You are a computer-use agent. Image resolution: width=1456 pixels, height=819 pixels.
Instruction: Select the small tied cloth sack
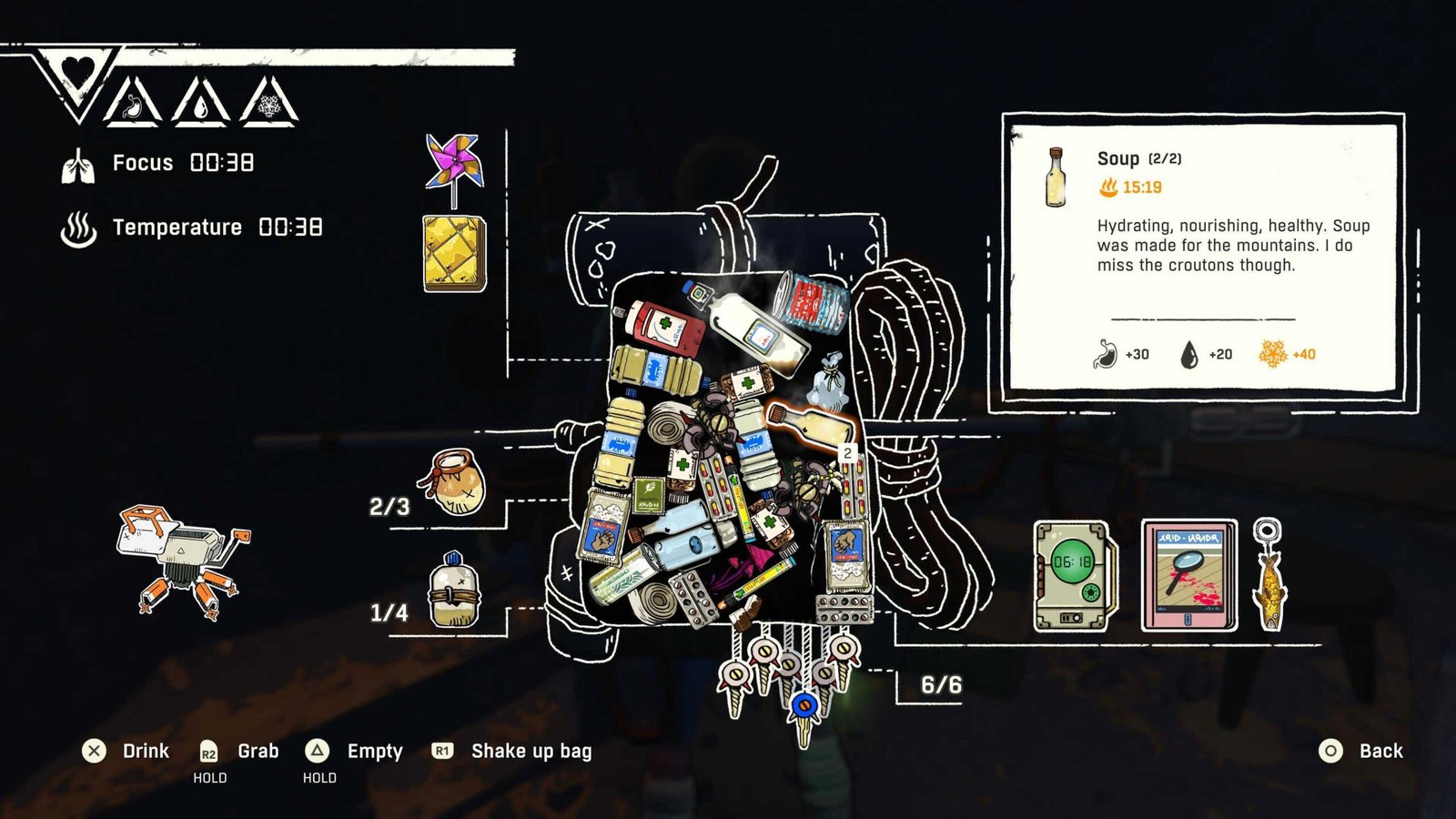(x=830, y=382)
